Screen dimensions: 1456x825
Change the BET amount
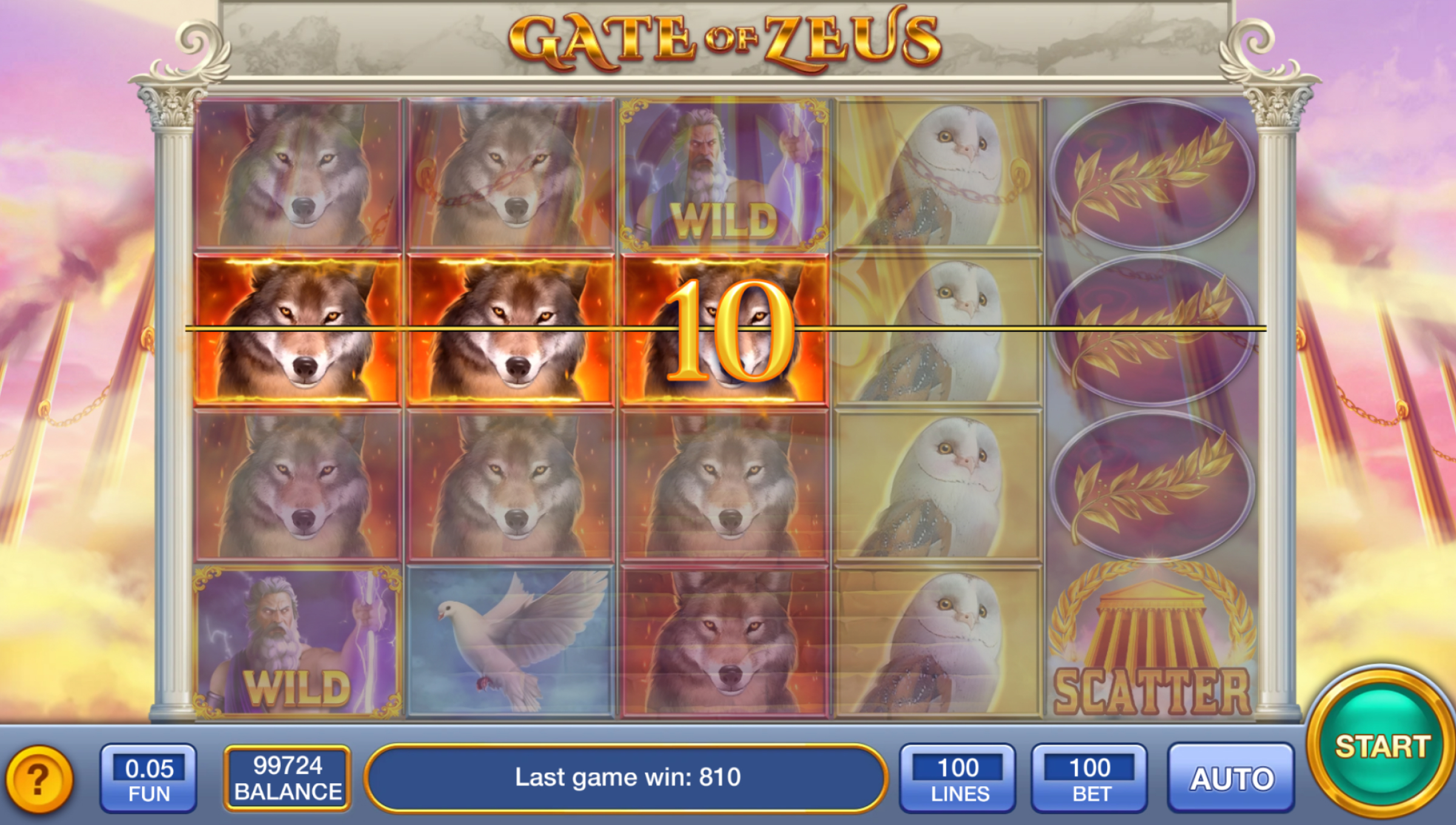[1090, 778]
